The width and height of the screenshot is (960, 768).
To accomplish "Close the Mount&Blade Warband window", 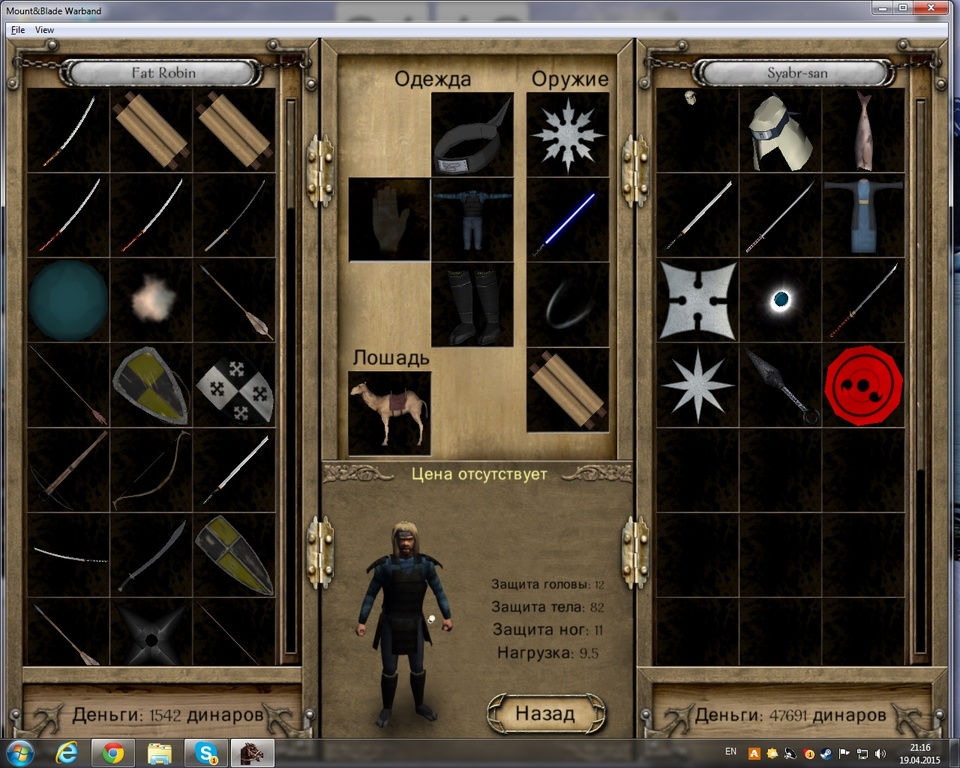I will [934, 8].
